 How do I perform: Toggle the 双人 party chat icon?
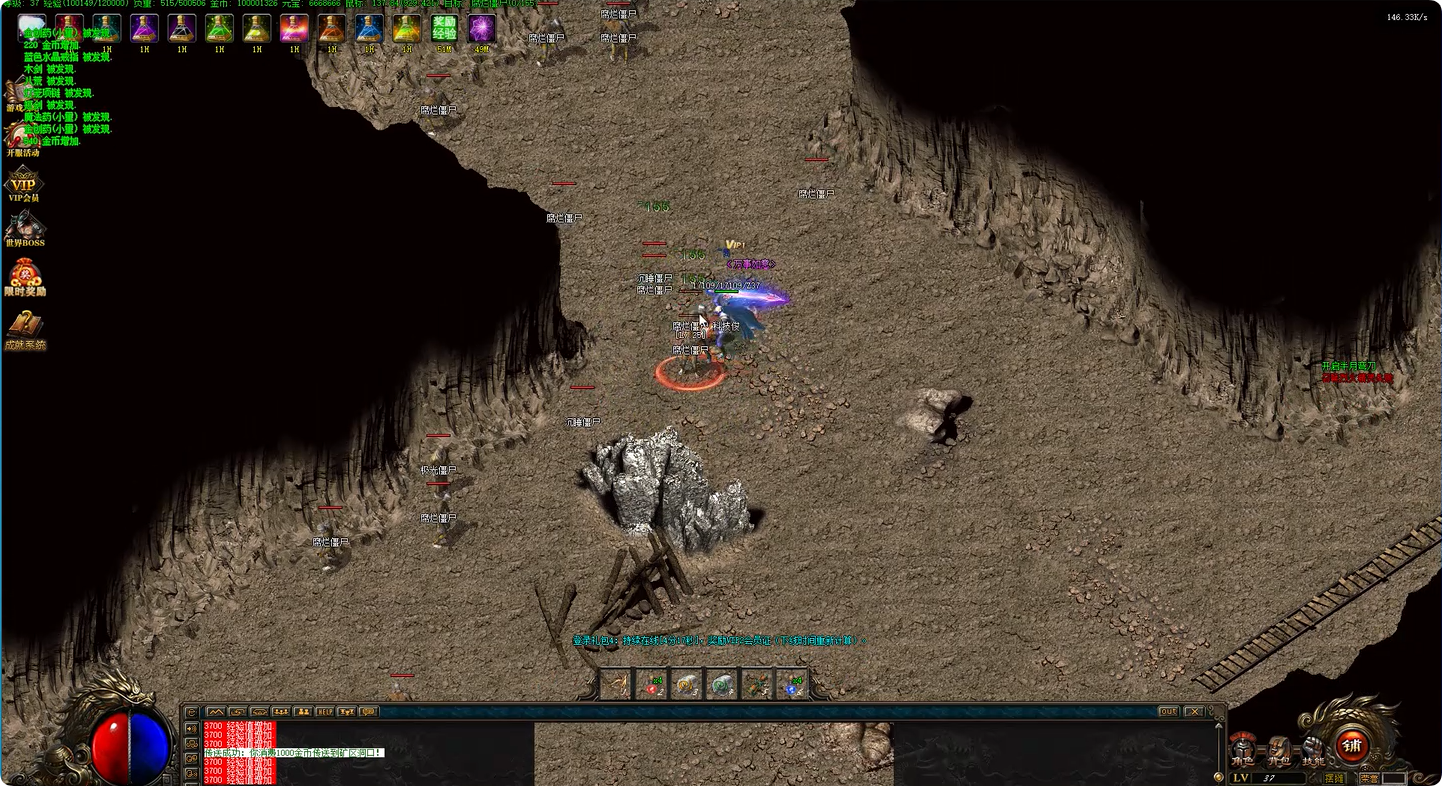click(x=303, y=712)
